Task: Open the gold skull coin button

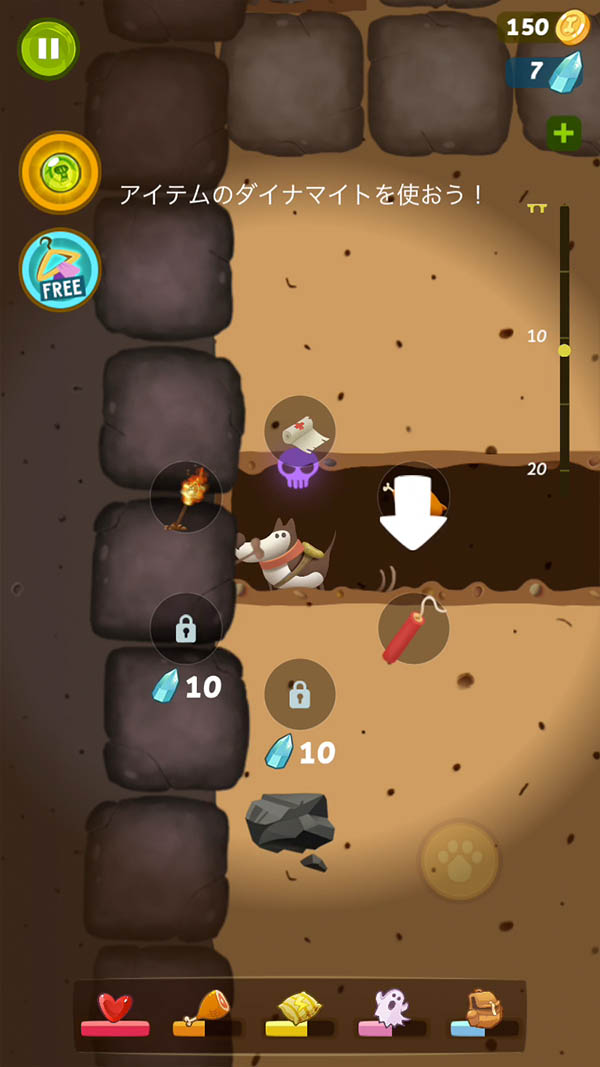Action: (60, 172)
